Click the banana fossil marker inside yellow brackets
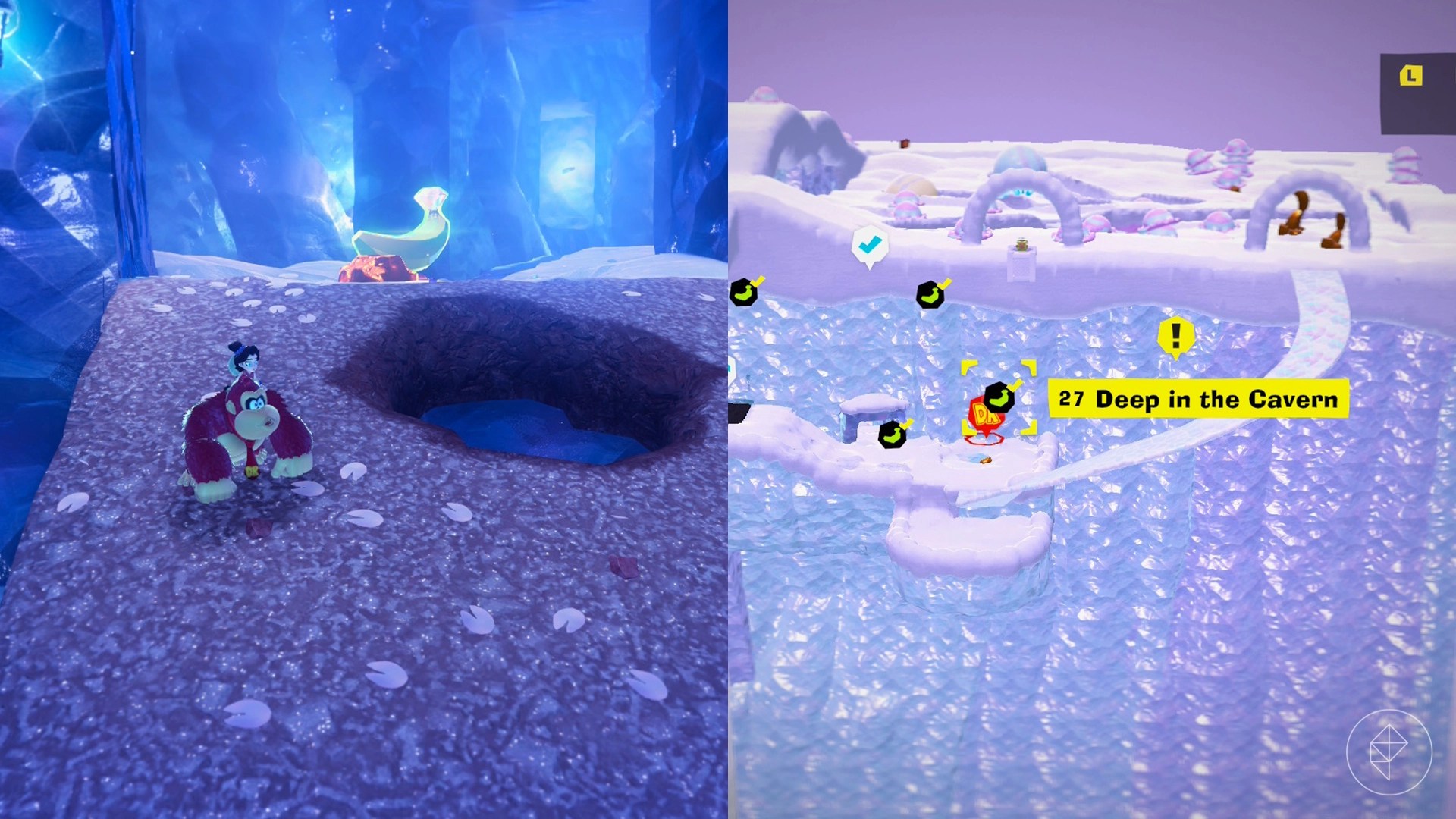The height and width of the screenshot is (819, 1456). pos(998,398)
